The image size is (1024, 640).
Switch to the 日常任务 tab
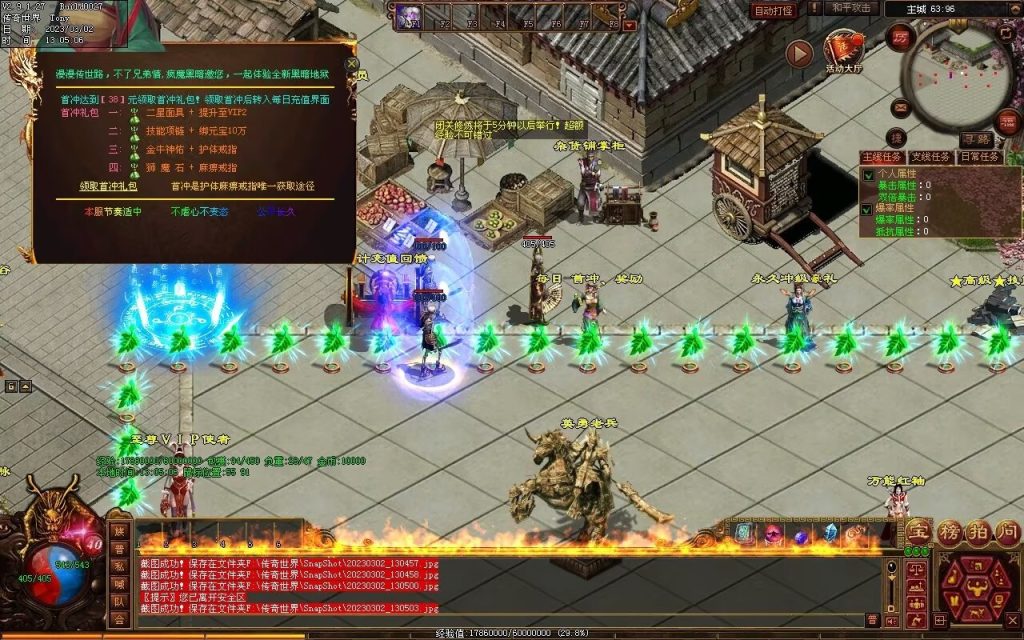click(x=978, y=157)
